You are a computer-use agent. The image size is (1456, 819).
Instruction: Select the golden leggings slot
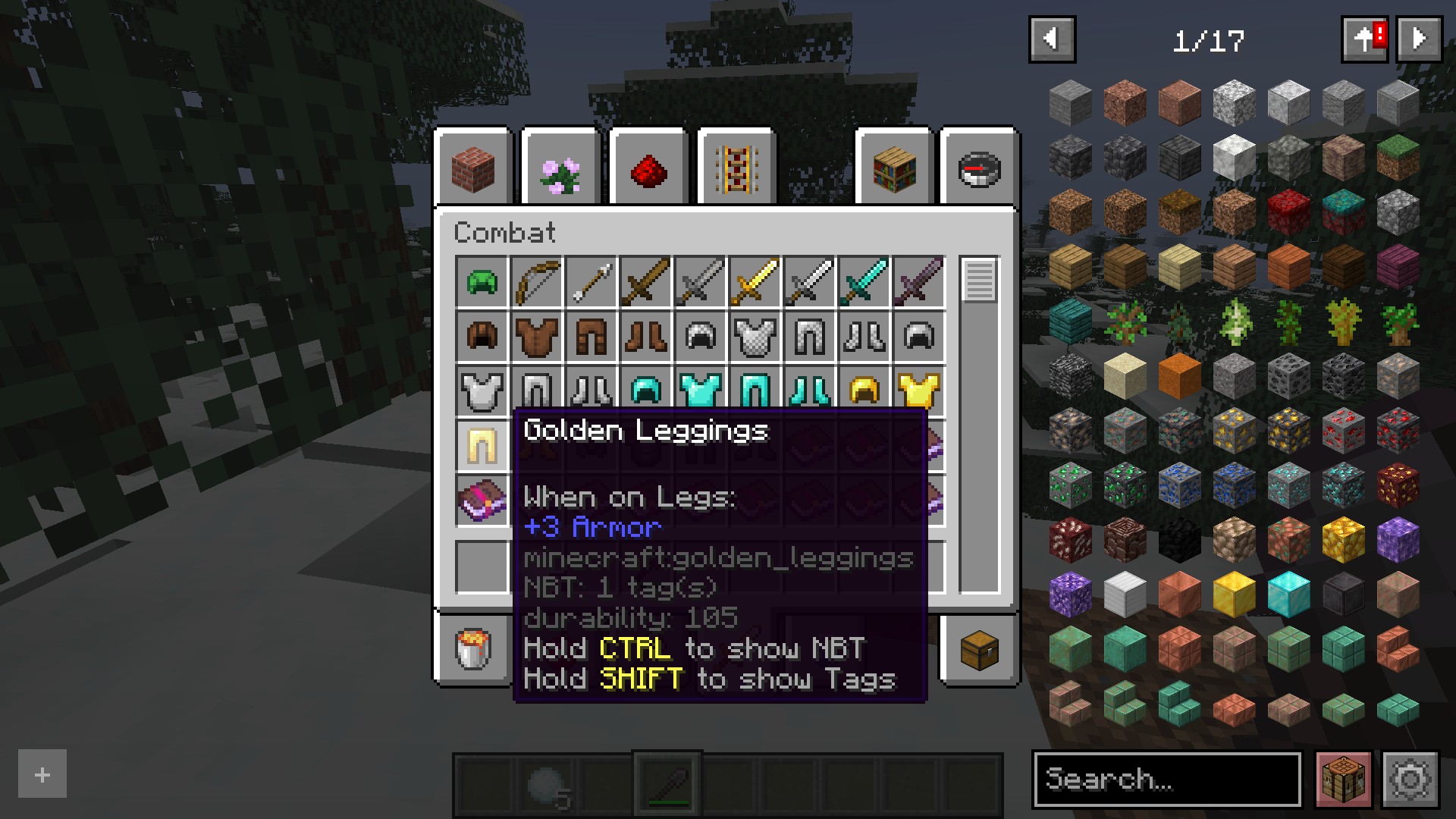(482, 446)
